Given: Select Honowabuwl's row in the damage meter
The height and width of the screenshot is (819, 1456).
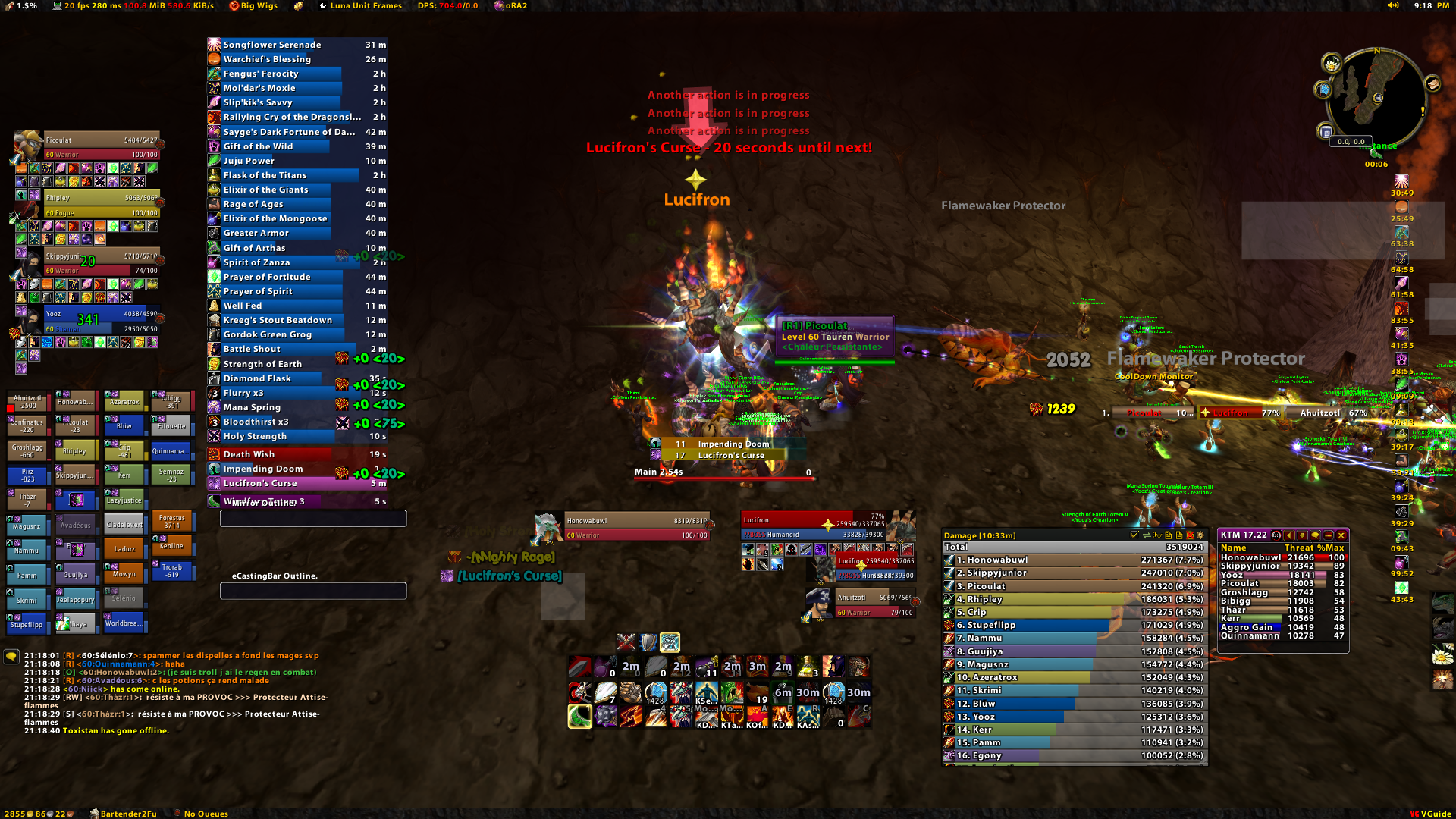Looking at the screenshot, I should 1074,560.
